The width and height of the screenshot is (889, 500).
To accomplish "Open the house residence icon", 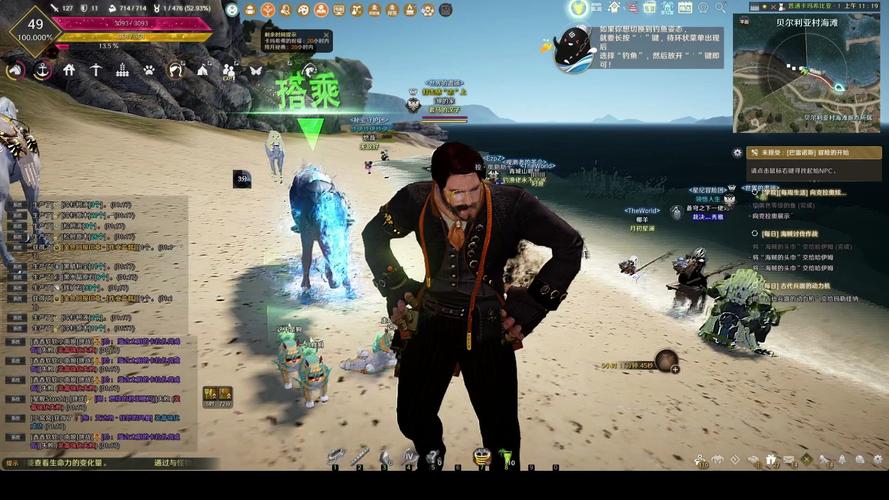I will [69, 70].
